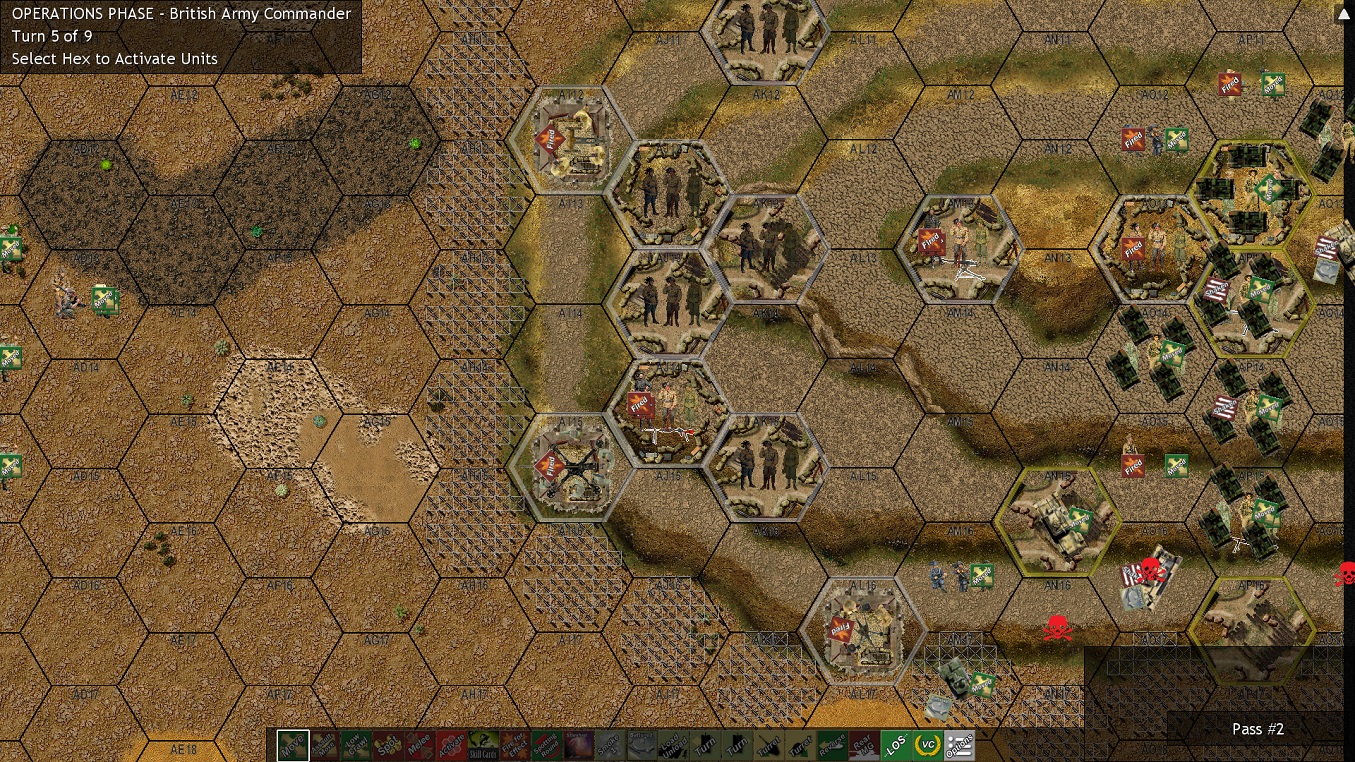The height and width of the screenshot is (762, 1355).
Task: Select the Reverse movement icon
Action: coord(833,746)
